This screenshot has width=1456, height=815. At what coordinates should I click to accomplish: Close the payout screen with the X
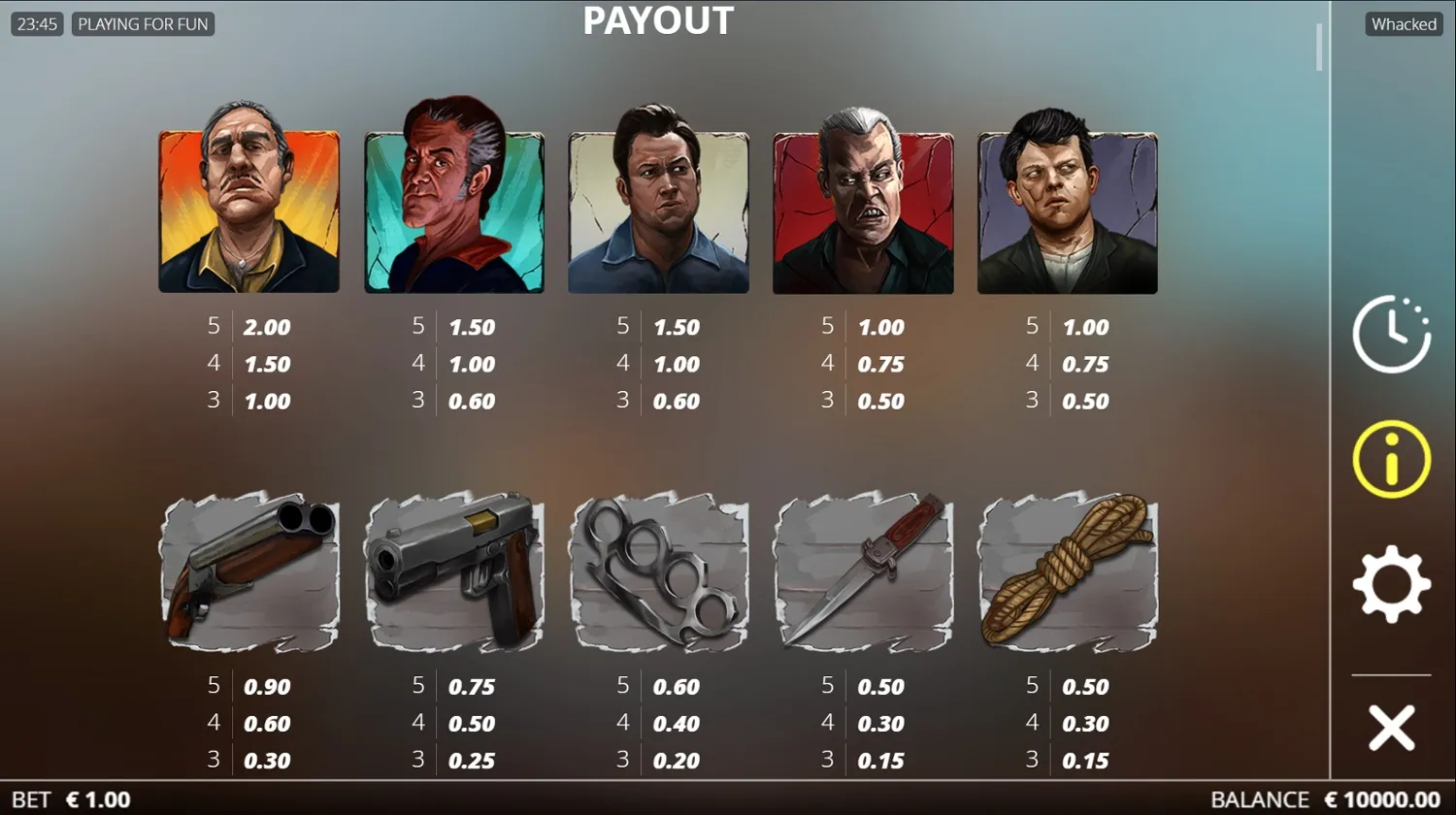pos(1390,726)
